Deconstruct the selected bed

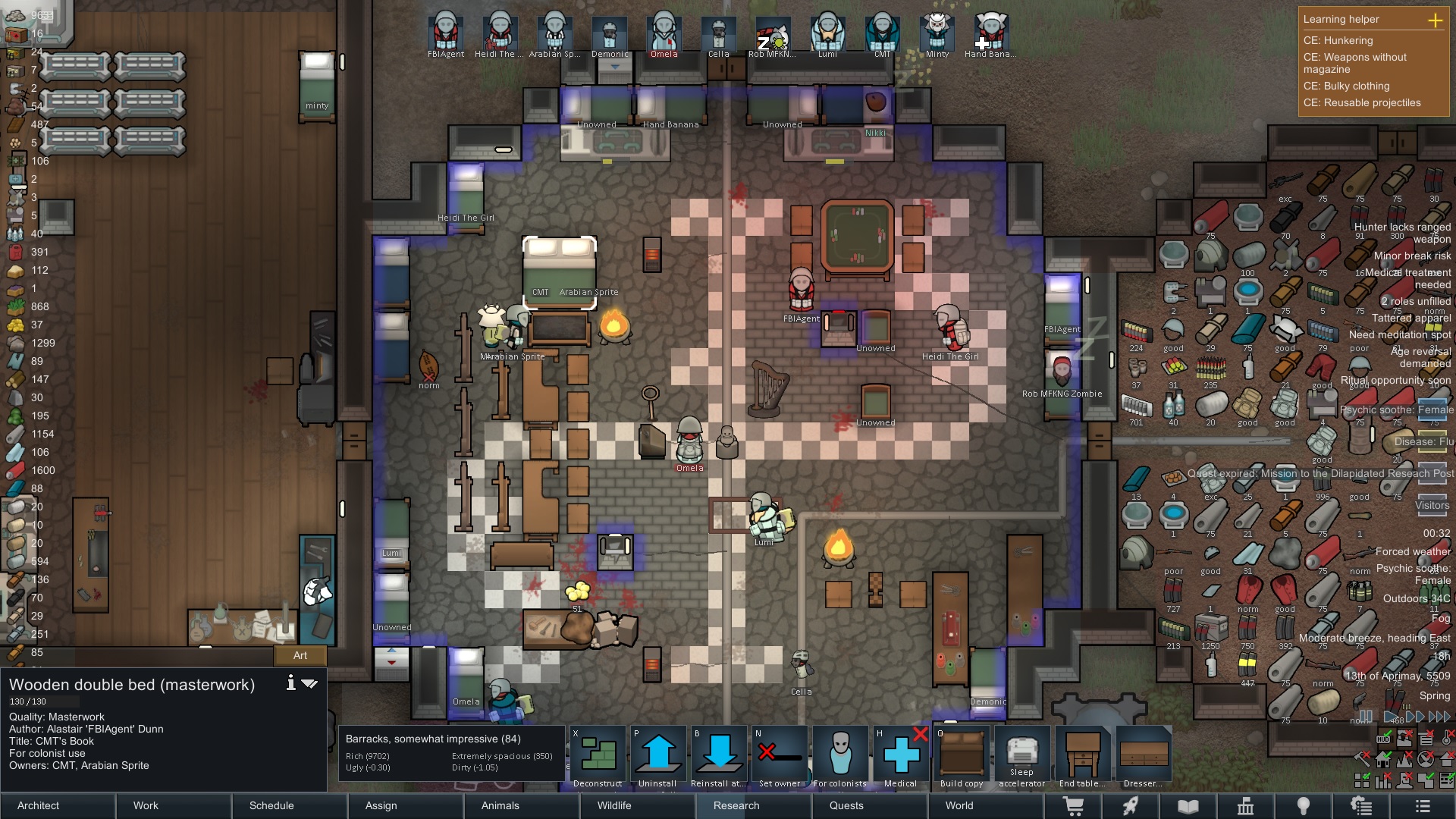pos(598,756)
